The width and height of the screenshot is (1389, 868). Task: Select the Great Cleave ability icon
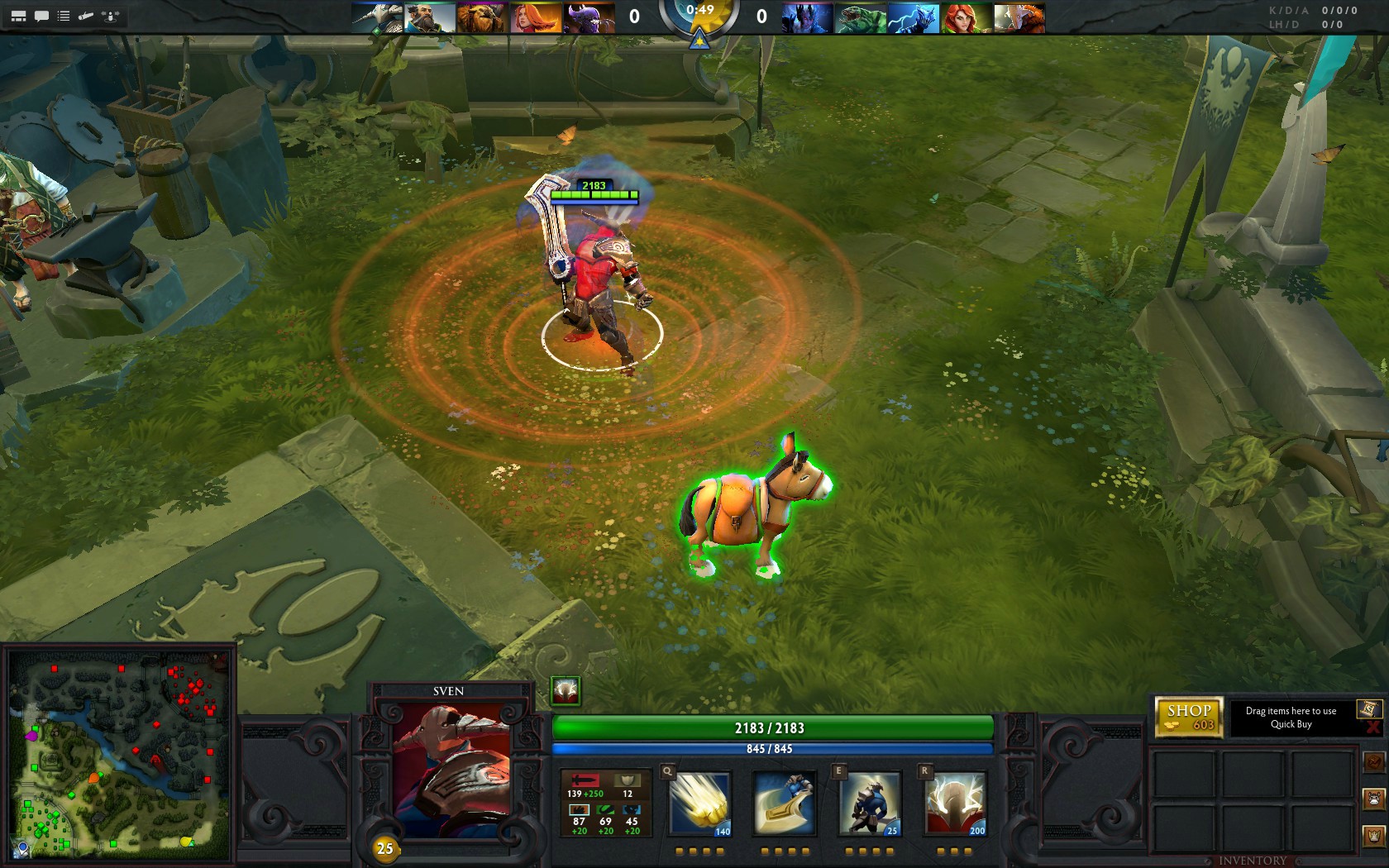click(785, 804)
